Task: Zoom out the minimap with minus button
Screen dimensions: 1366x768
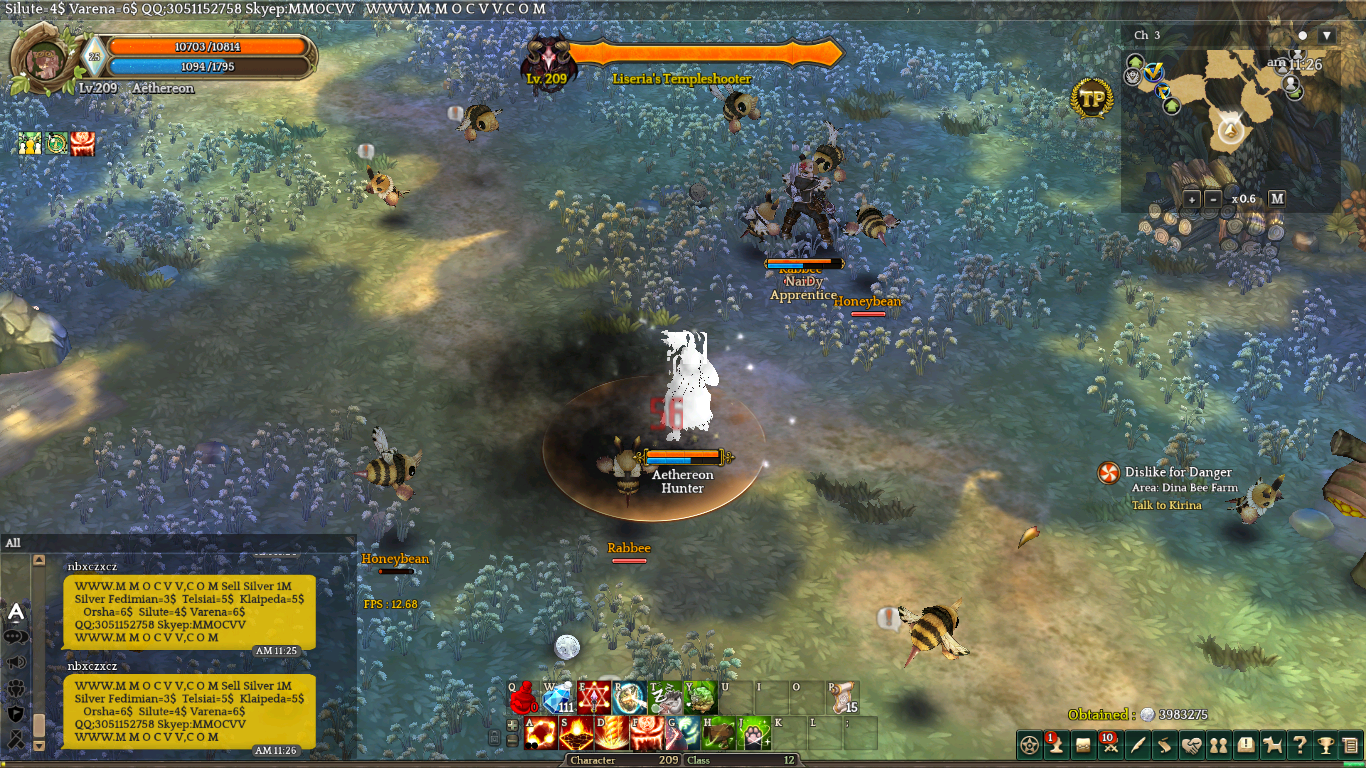Action: point(1213,199)
